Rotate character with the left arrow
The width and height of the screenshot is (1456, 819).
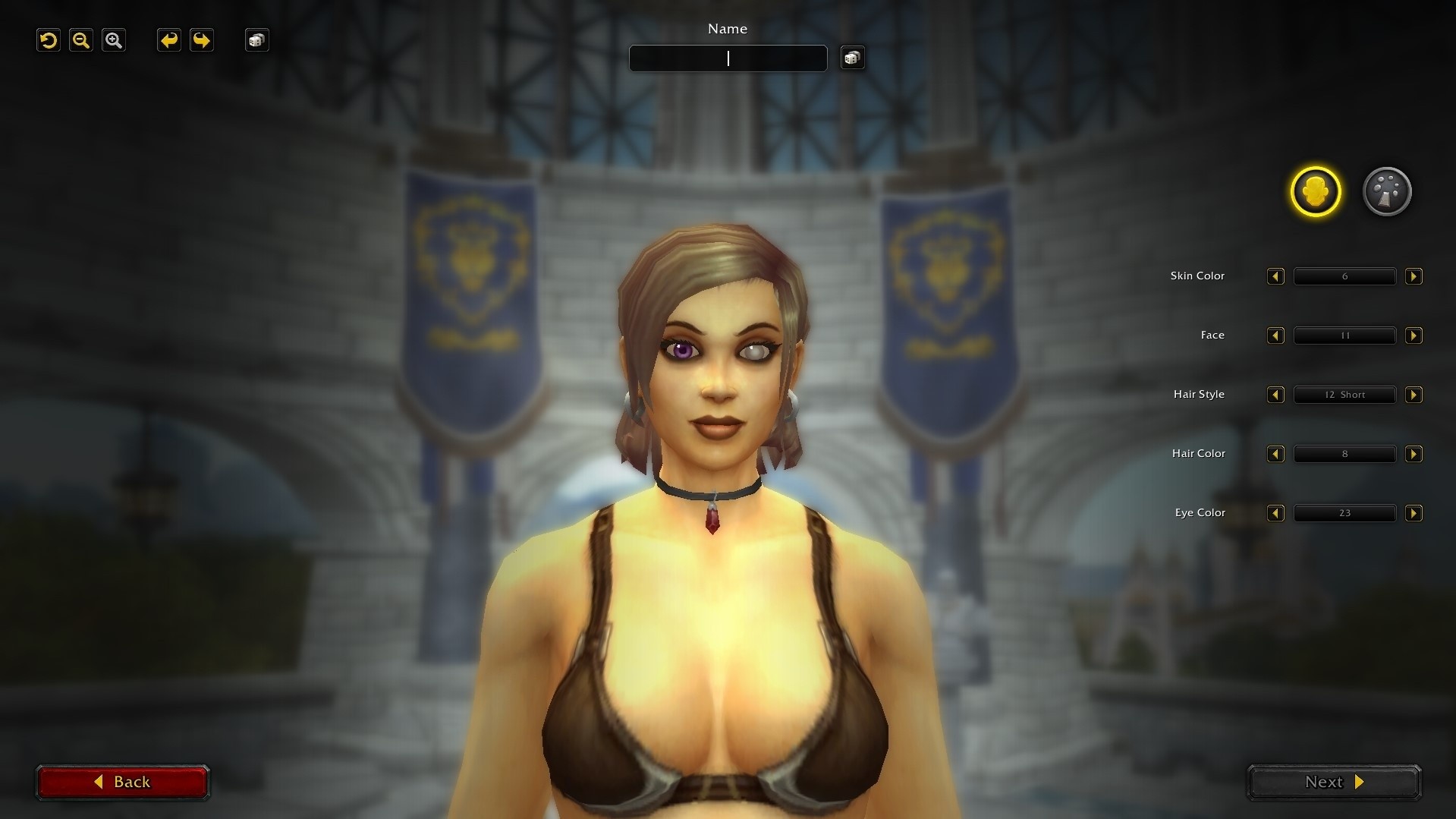point(168,40)
